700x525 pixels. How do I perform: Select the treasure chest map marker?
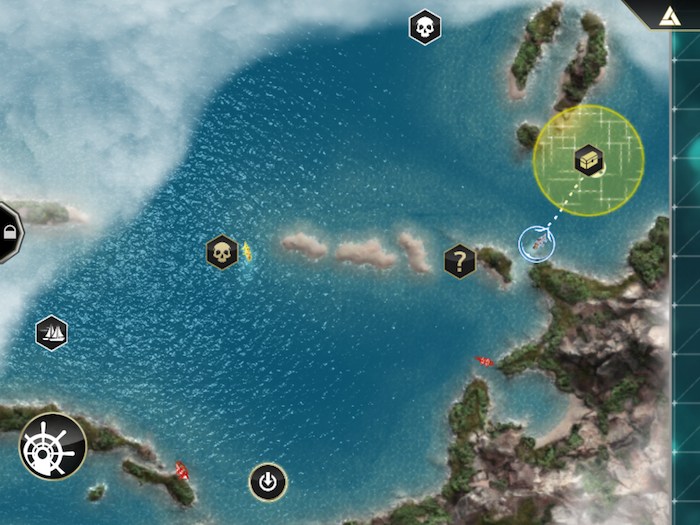[589, 160]
